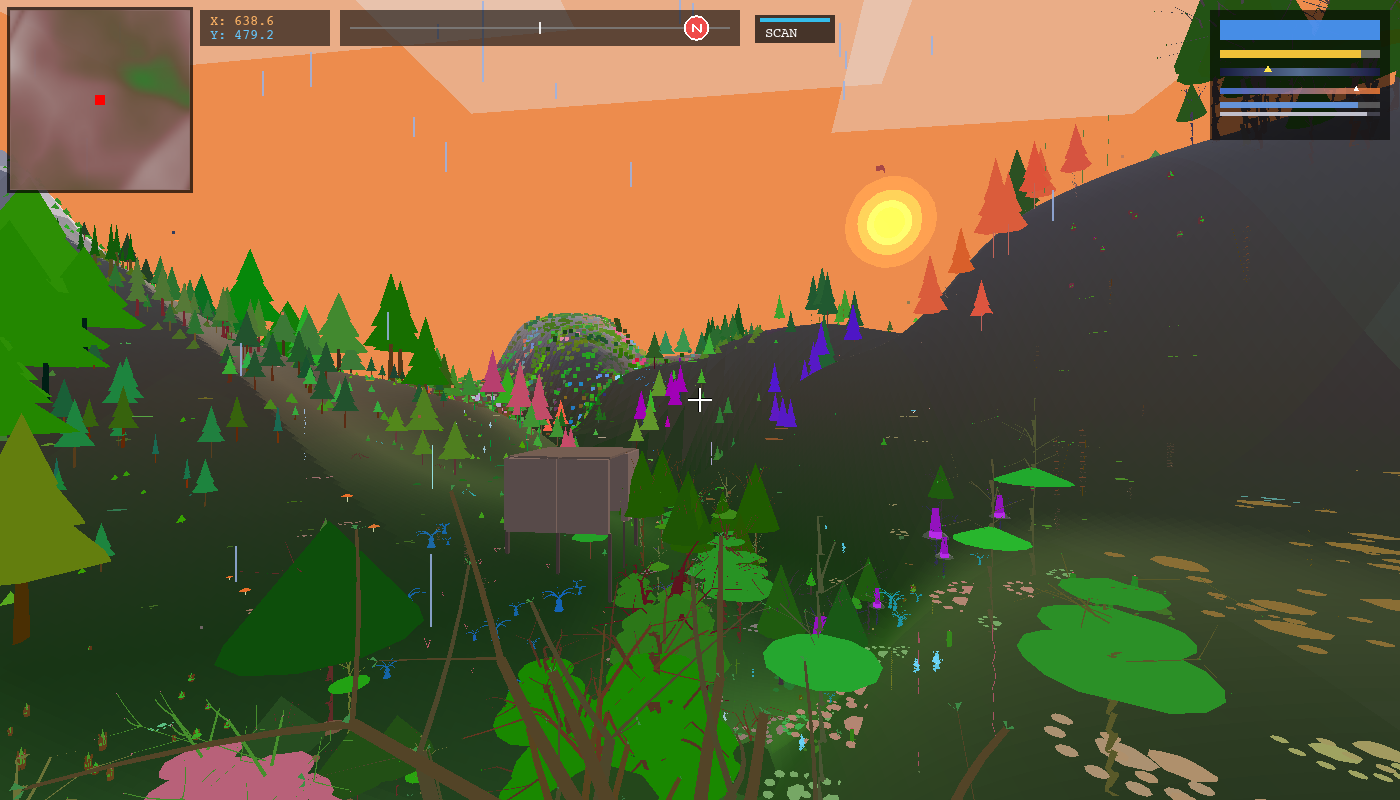Viewport: 1400px width, 800px height.
Task: Click the red player marker on the minimap
Action: [x=98, y=99]
